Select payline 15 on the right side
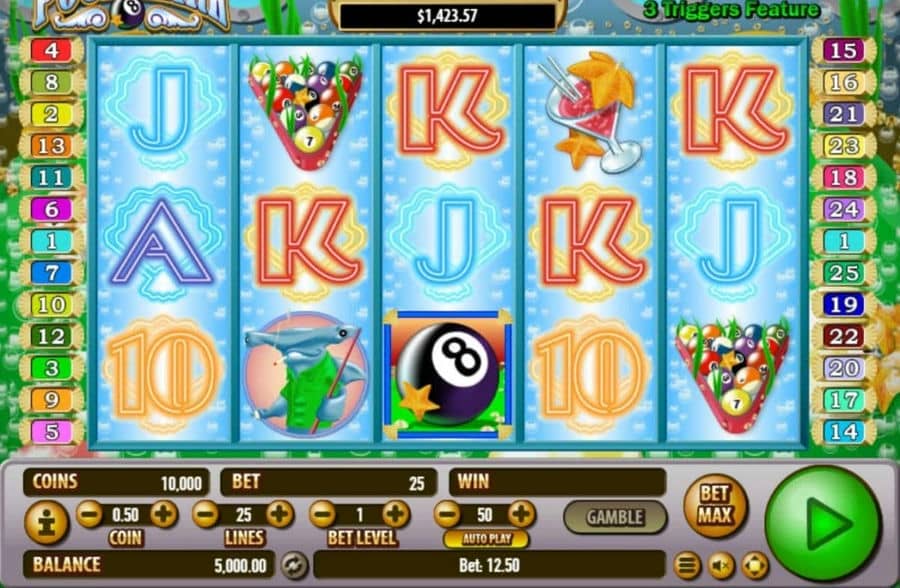900x588 pixels. click(x=845, y=50)
